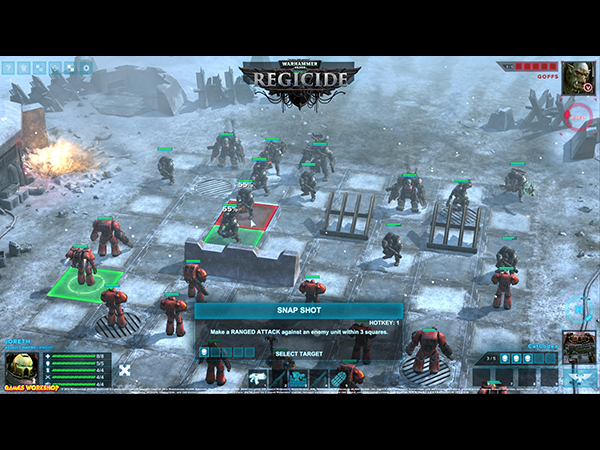Click the red circular turn indicator

point(580,117)
